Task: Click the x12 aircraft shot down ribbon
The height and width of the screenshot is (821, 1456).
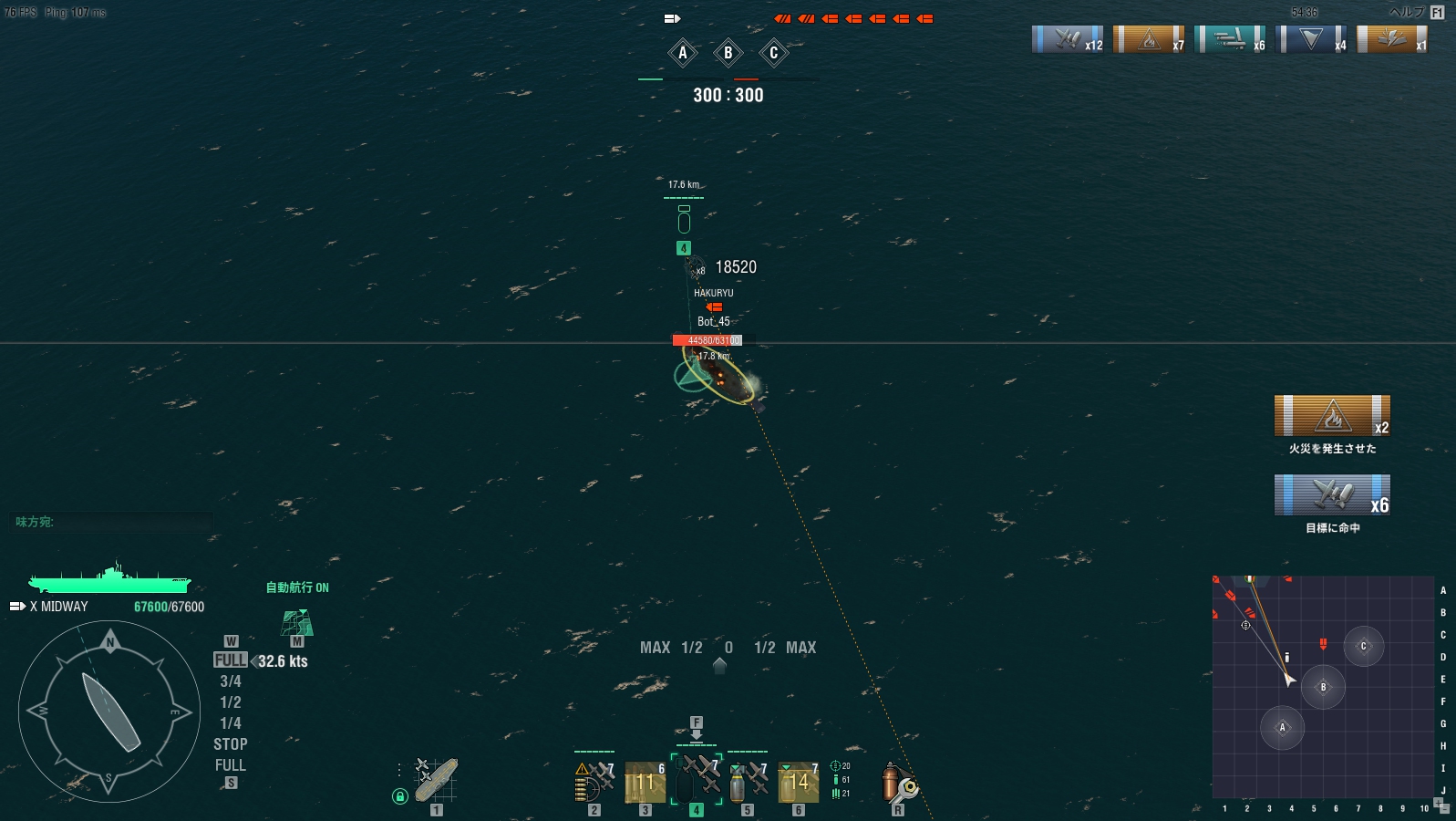Action: pos(1068,40)
